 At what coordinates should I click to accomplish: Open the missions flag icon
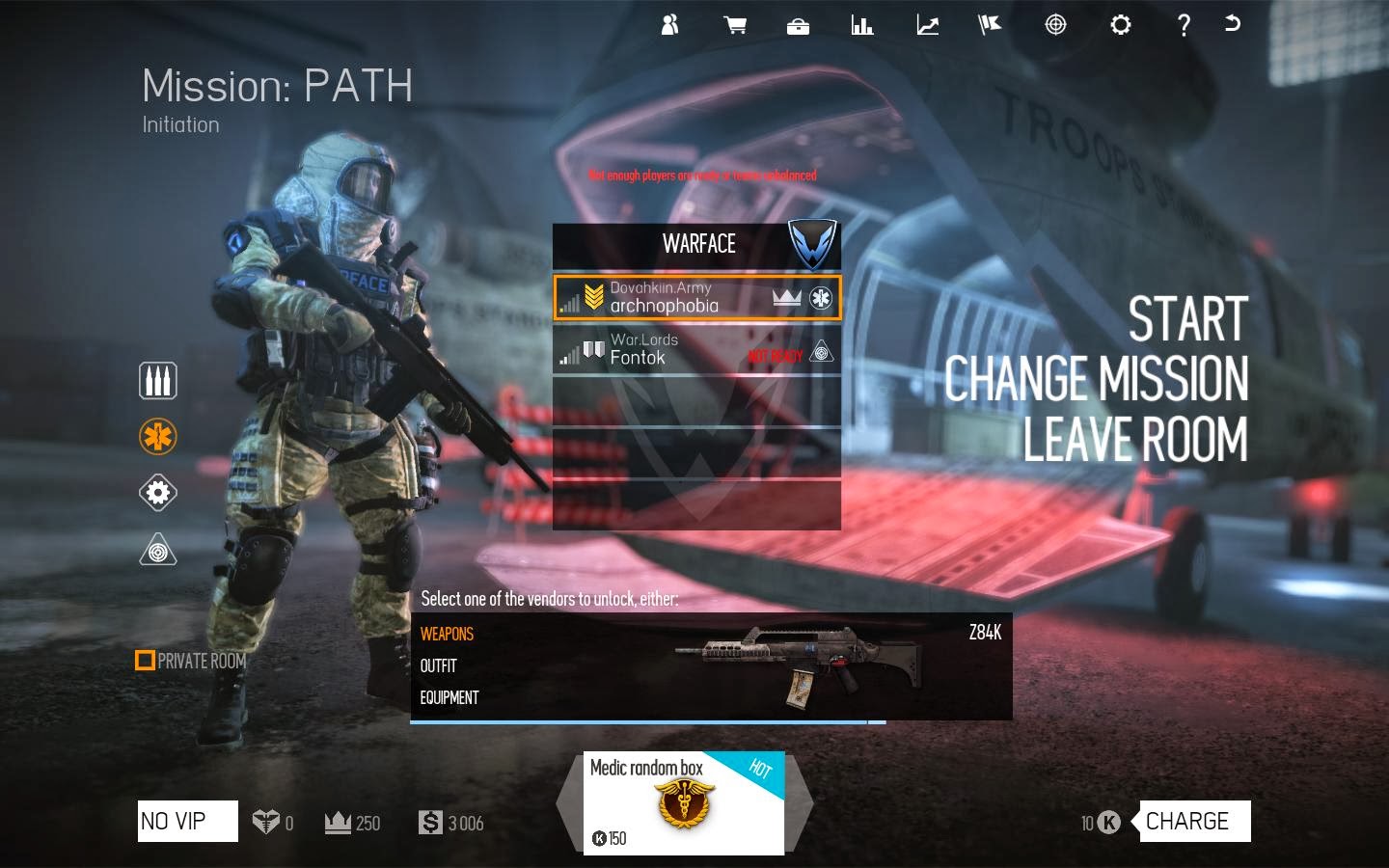[x=991, y=24]
